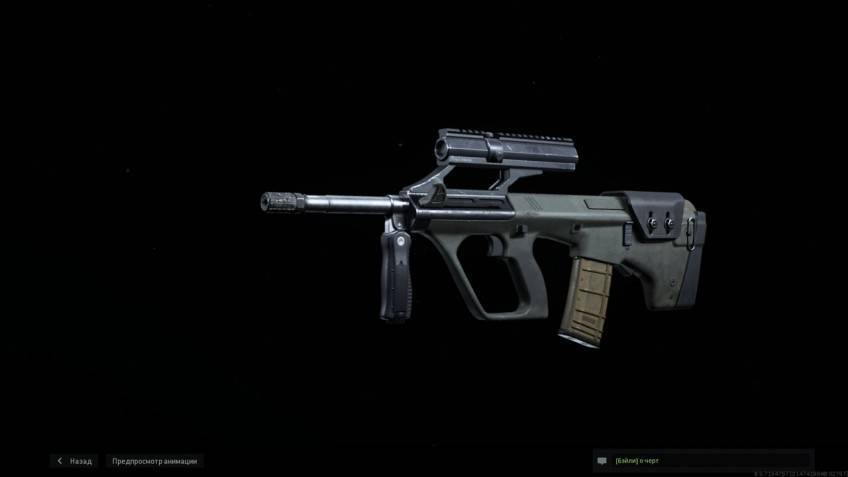Viewport: 848px width, 477px height.
Task: Open Предпросмотр анимации animation preview
Action: tap(154, 461)
